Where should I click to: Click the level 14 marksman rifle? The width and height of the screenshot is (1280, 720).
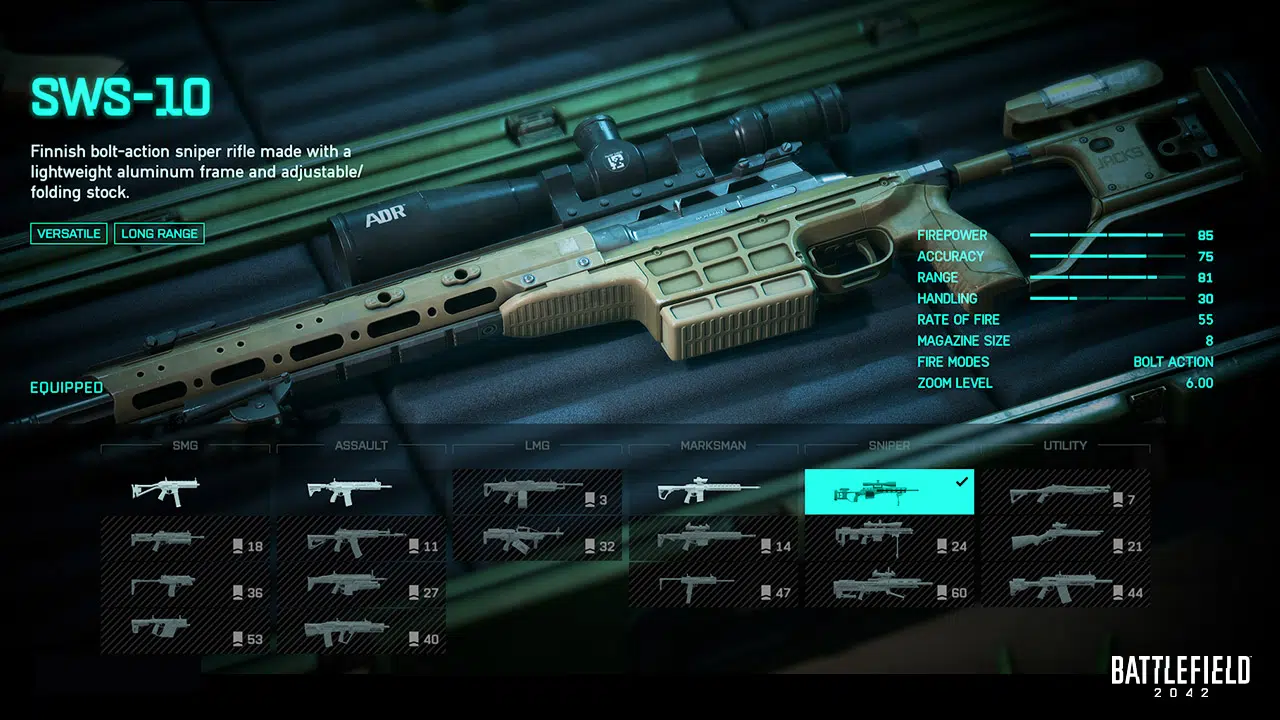point(713,540)
